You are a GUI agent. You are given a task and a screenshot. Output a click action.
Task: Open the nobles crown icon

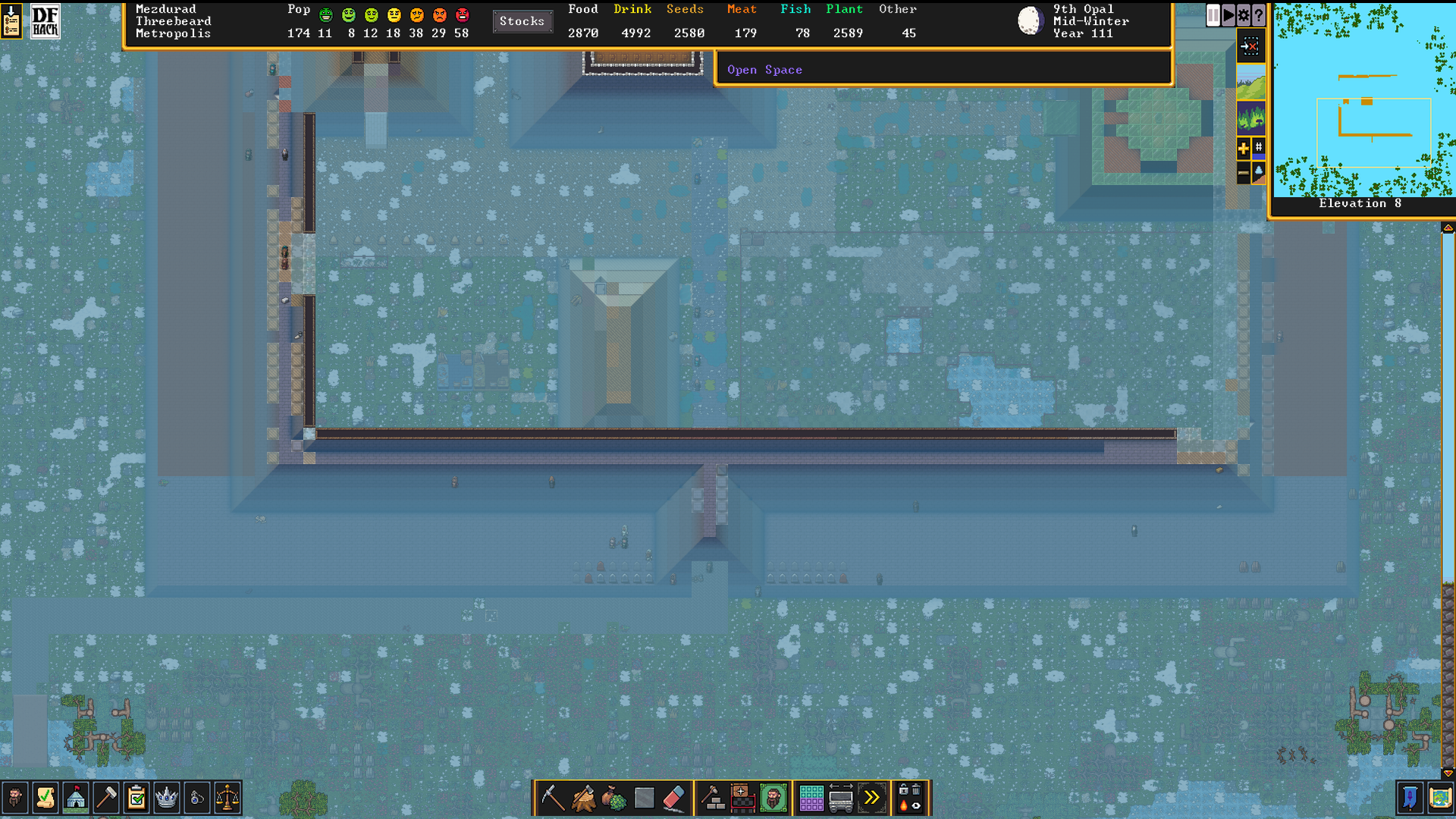tap(167, 798)
